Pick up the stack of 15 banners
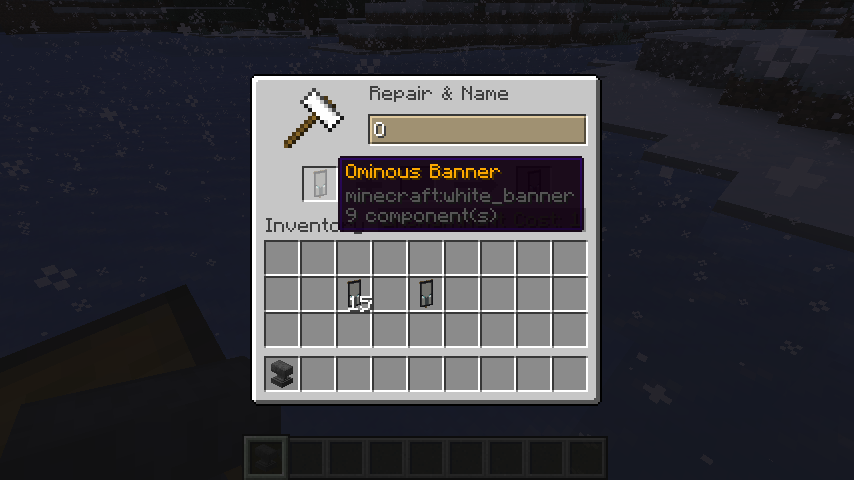Image resolution: width=854 pixels, height=480 pixels. coord(354,294)
